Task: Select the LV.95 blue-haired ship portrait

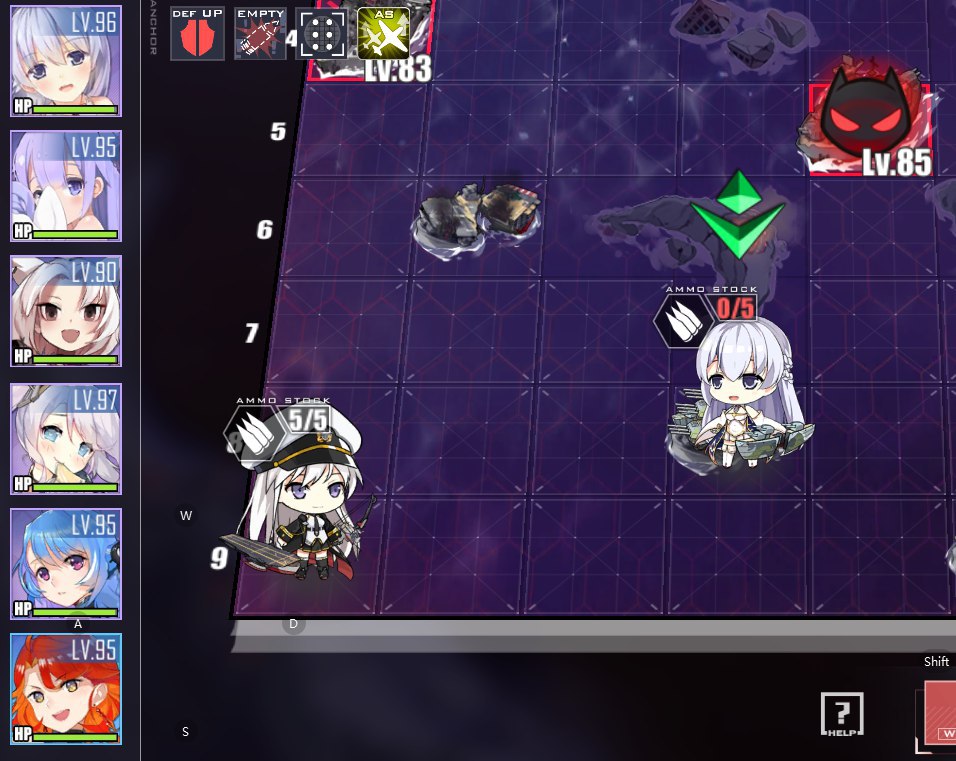Action: coord(66,563)
